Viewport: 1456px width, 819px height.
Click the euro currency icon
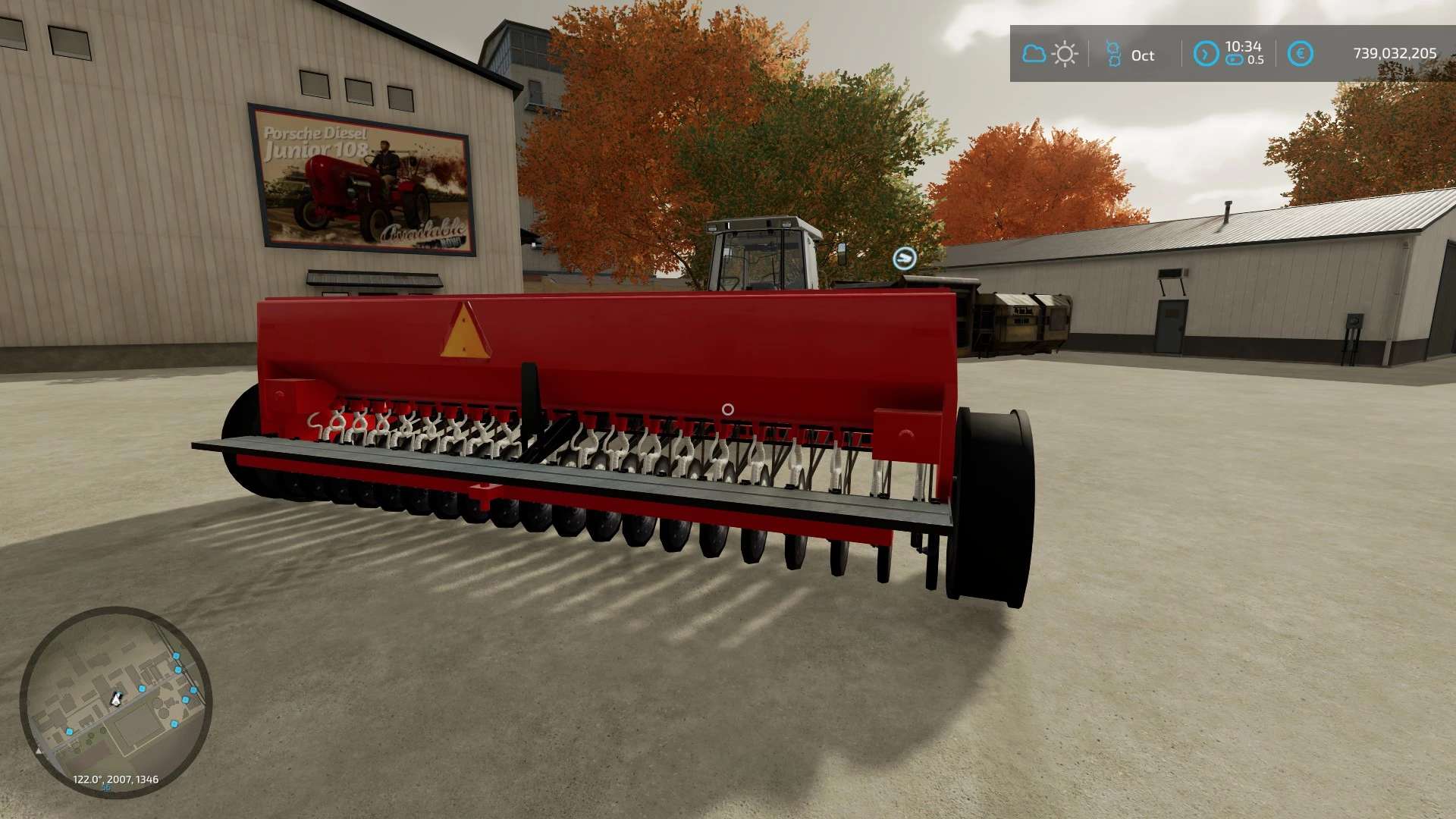point(1300,54)
